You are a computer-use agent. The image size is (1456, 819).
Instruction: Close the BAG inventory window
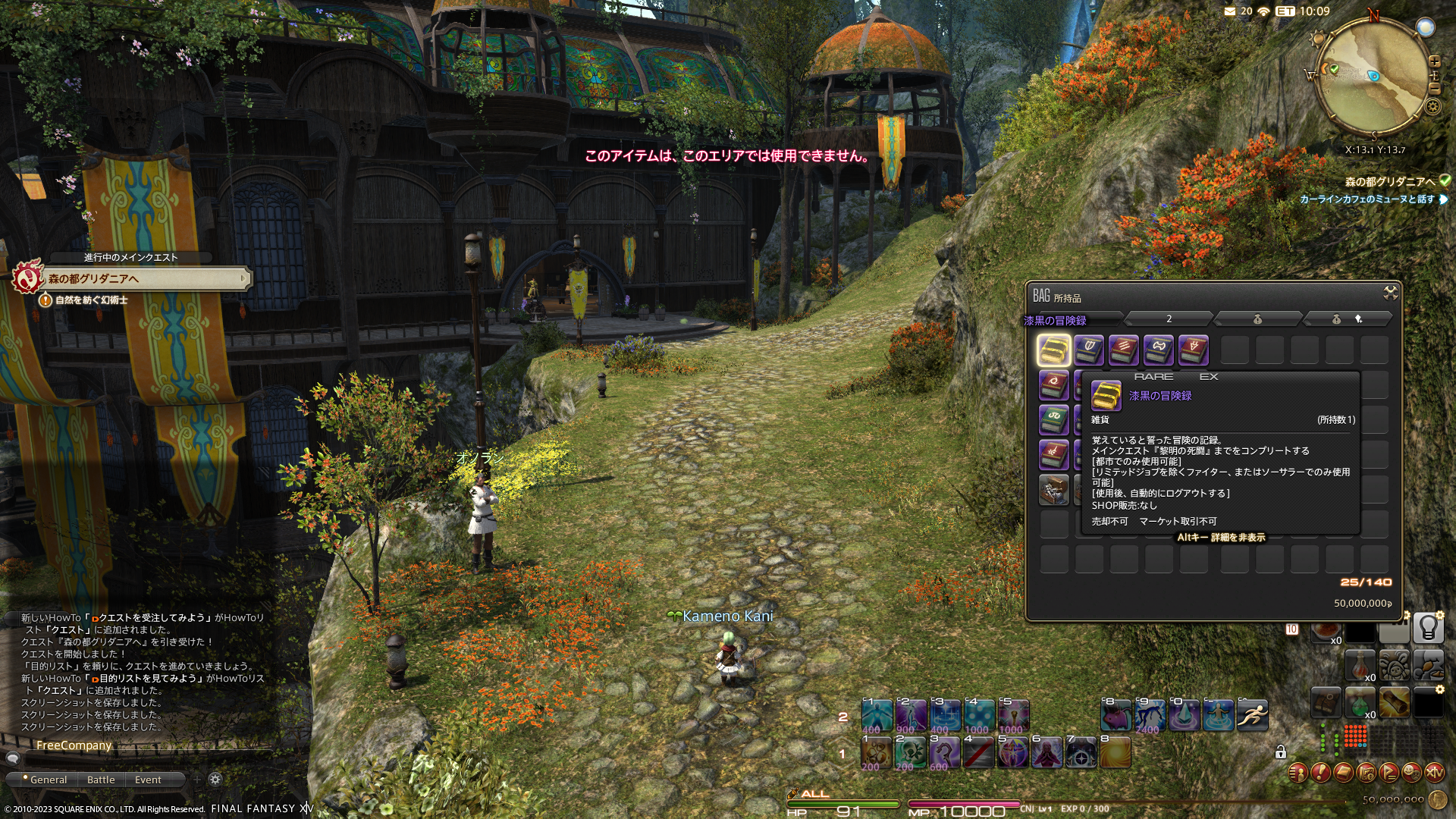(x=1390, y=293)
